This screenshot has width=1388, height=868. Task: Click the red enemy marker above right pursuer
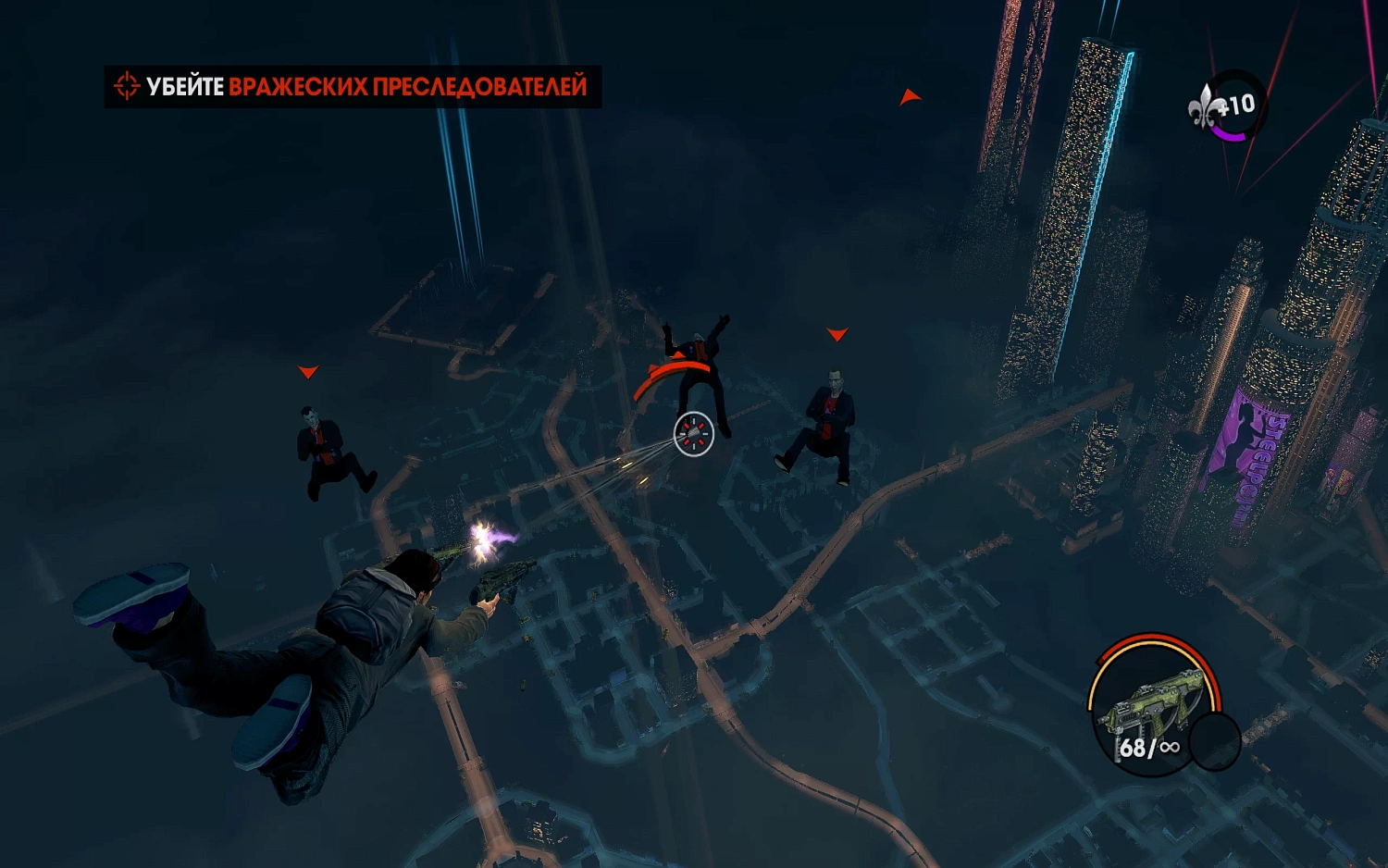coord(837,333)
